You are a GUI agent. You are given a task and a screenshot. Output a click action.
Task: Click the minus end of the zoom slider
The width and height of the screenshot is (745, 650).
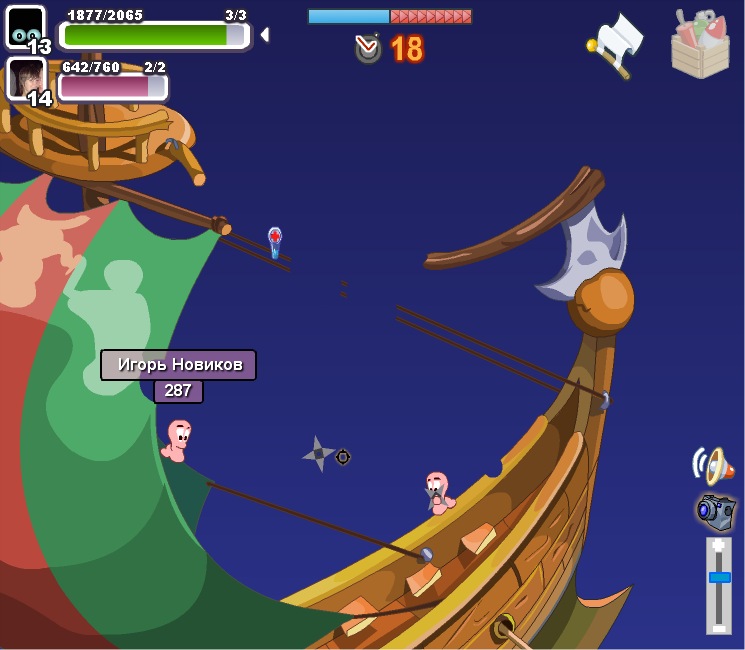tap(719, 627)
